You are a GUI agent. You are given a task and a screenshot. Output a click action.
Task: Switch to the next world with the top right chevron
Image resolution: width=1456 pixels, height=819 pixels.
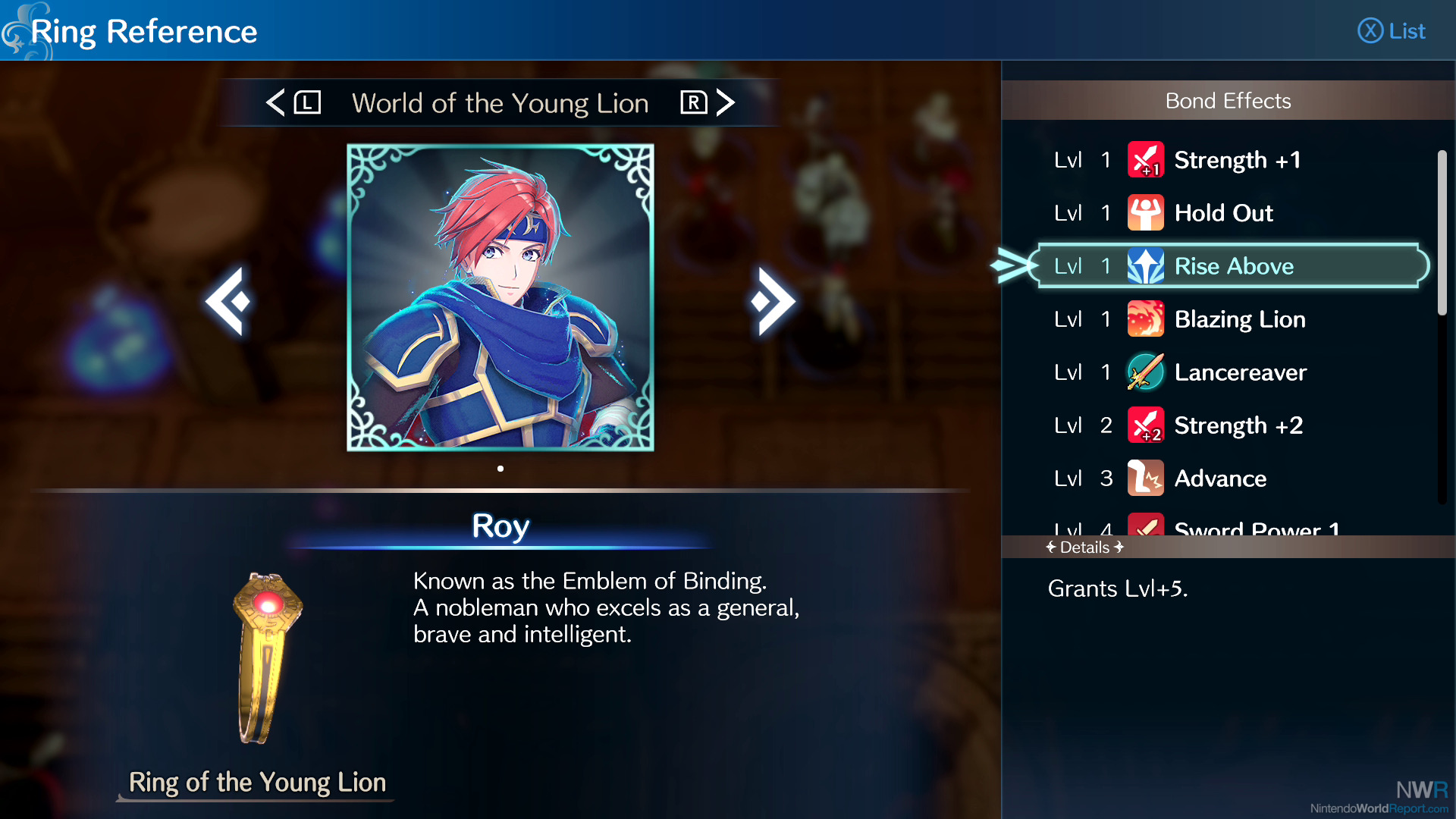[x=725, y=102]
